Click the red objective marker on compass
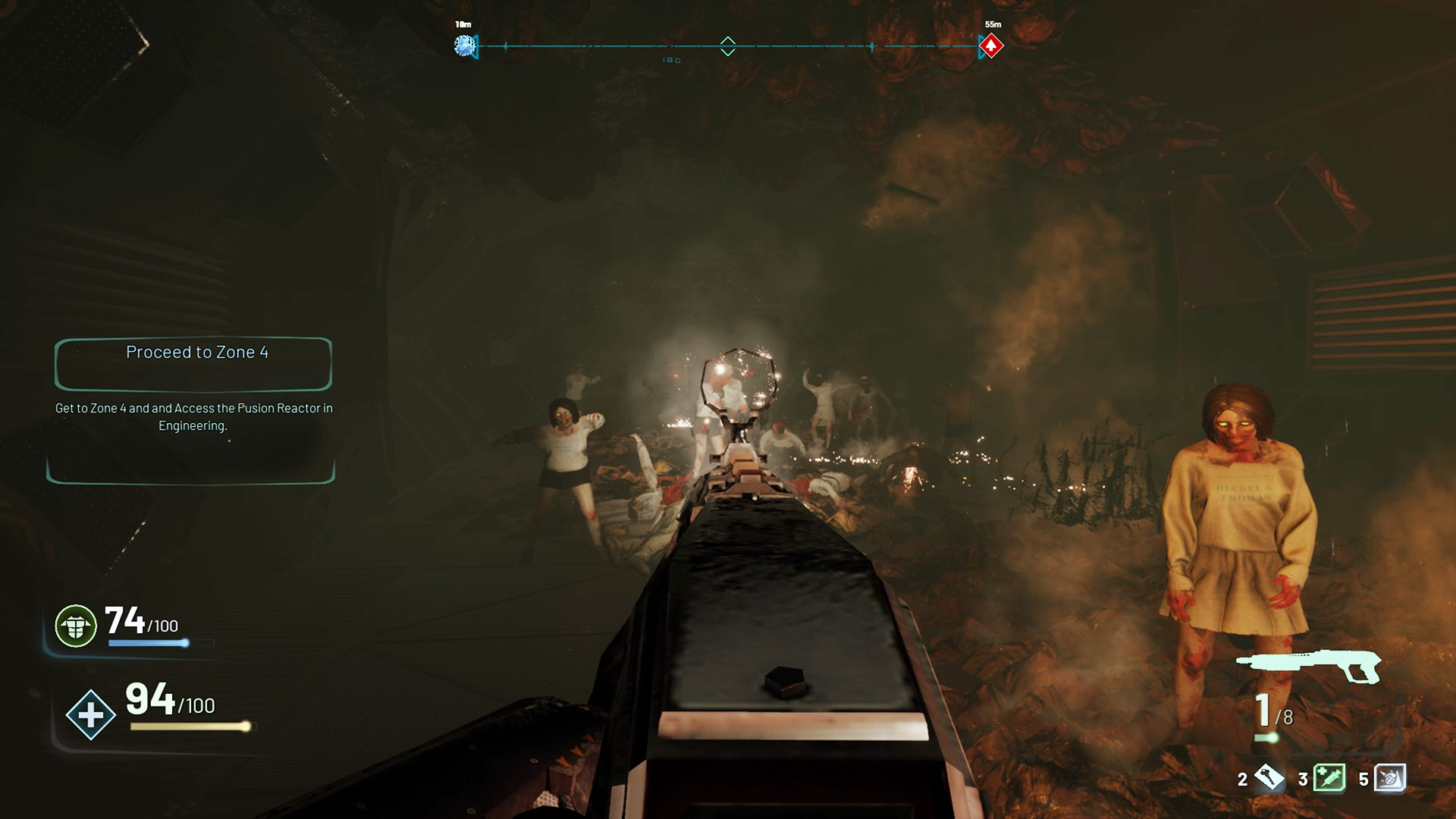 point(990,46)
